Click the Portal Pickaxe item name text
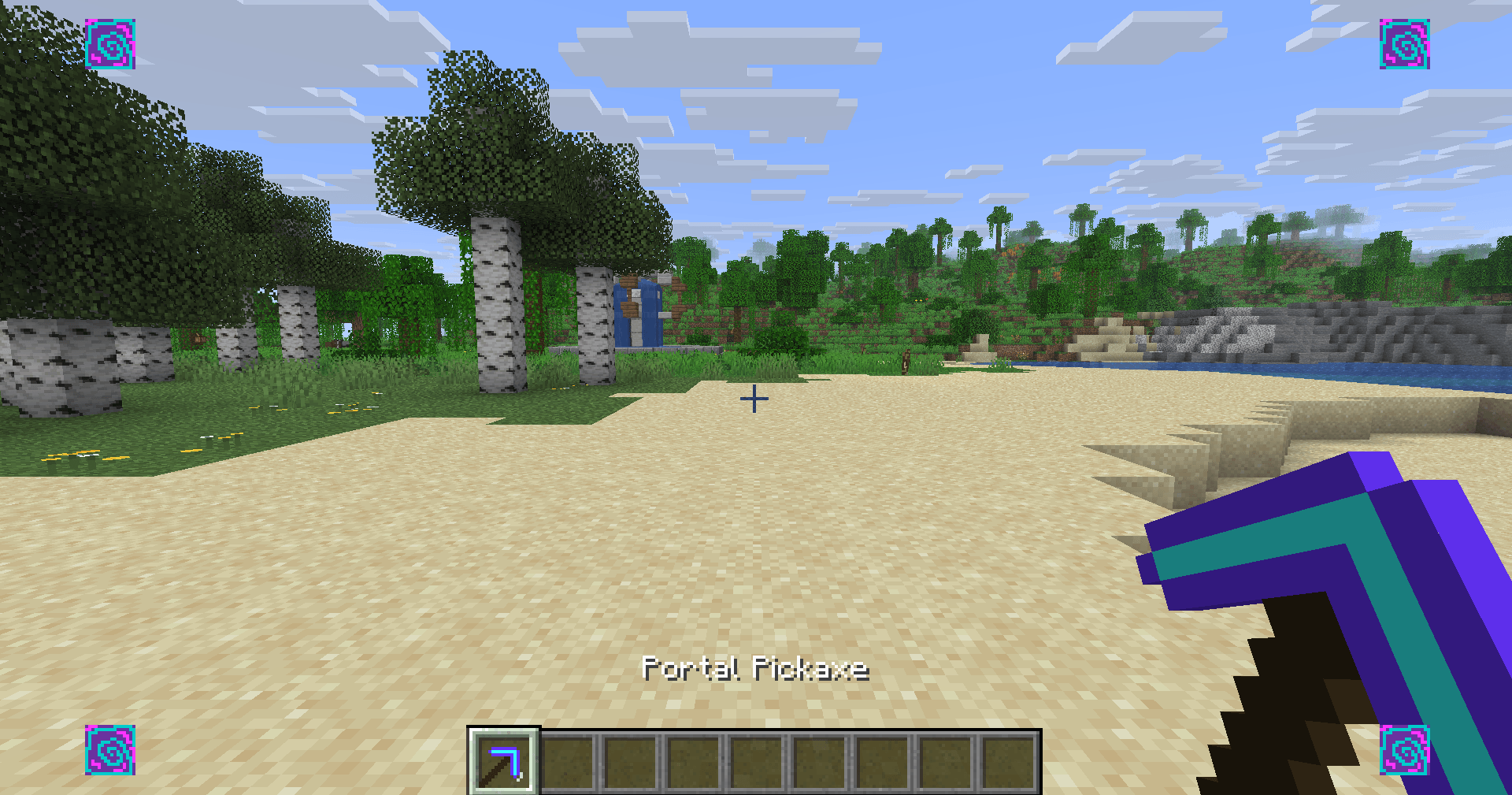 pos(754,668)
